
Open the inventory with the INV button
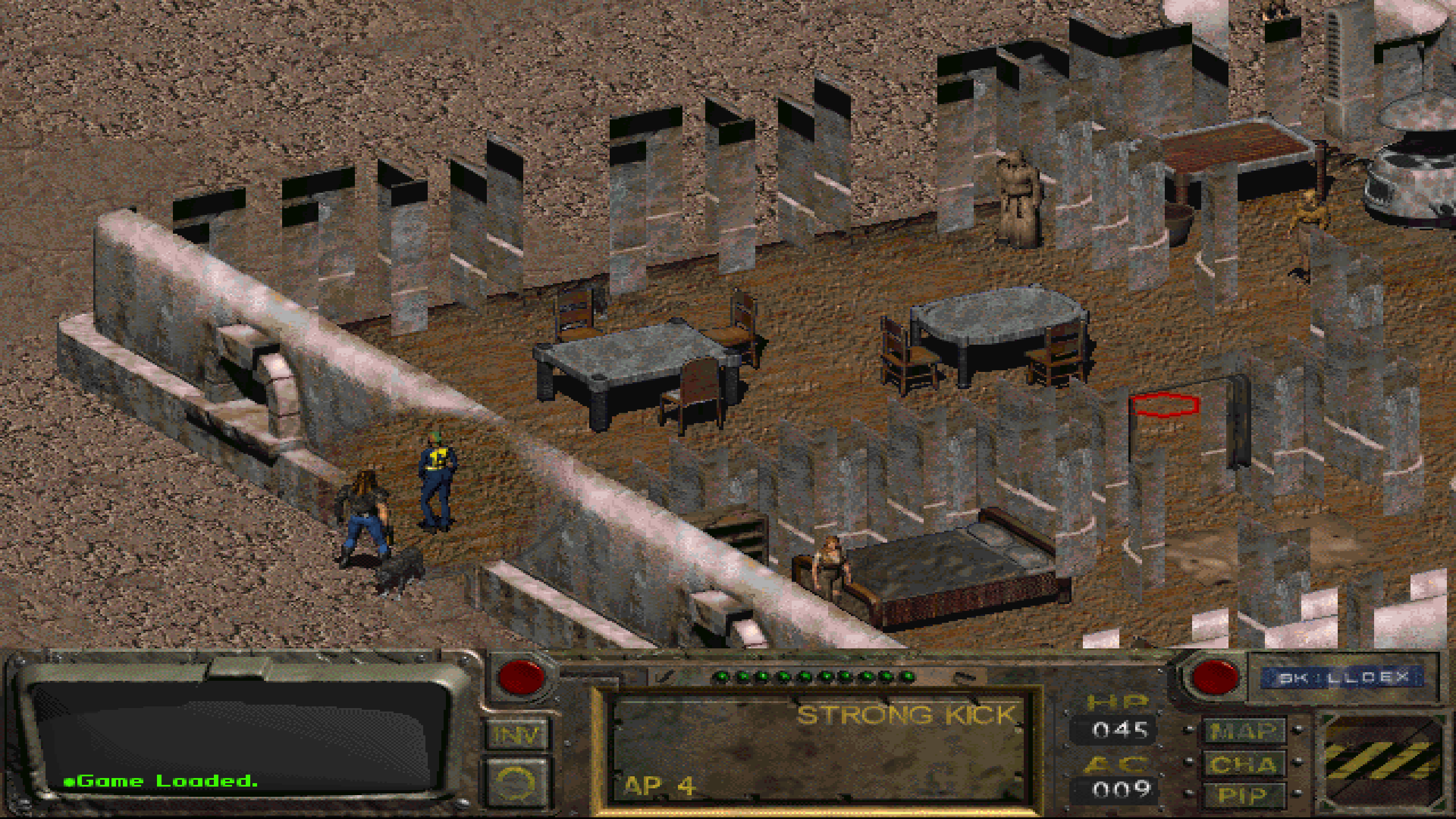point(516,734)
